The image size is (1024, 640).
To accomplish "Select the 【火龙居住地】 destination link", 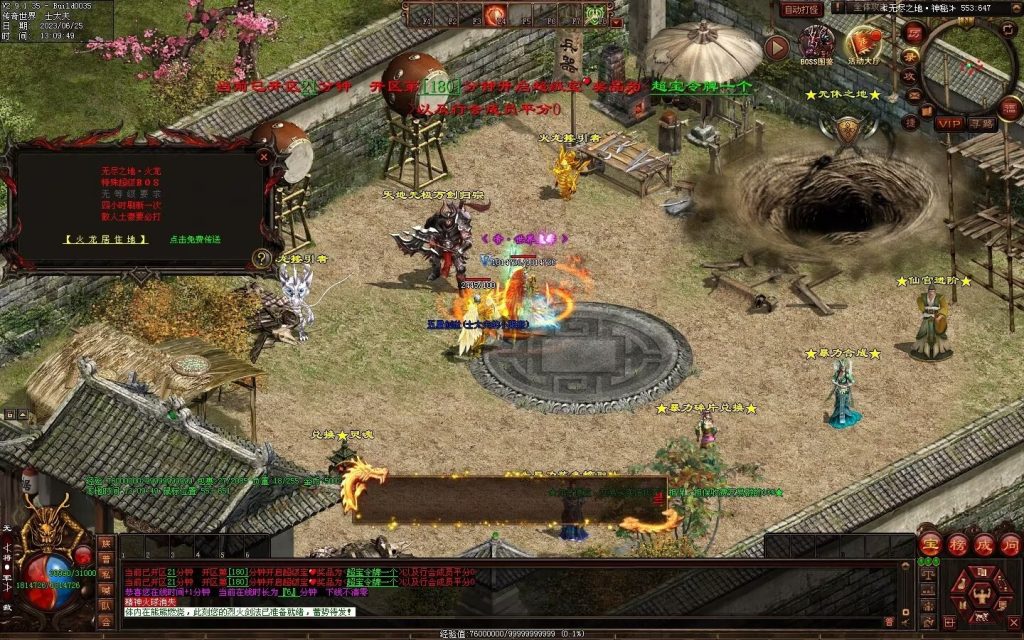I will coord(106,240).
